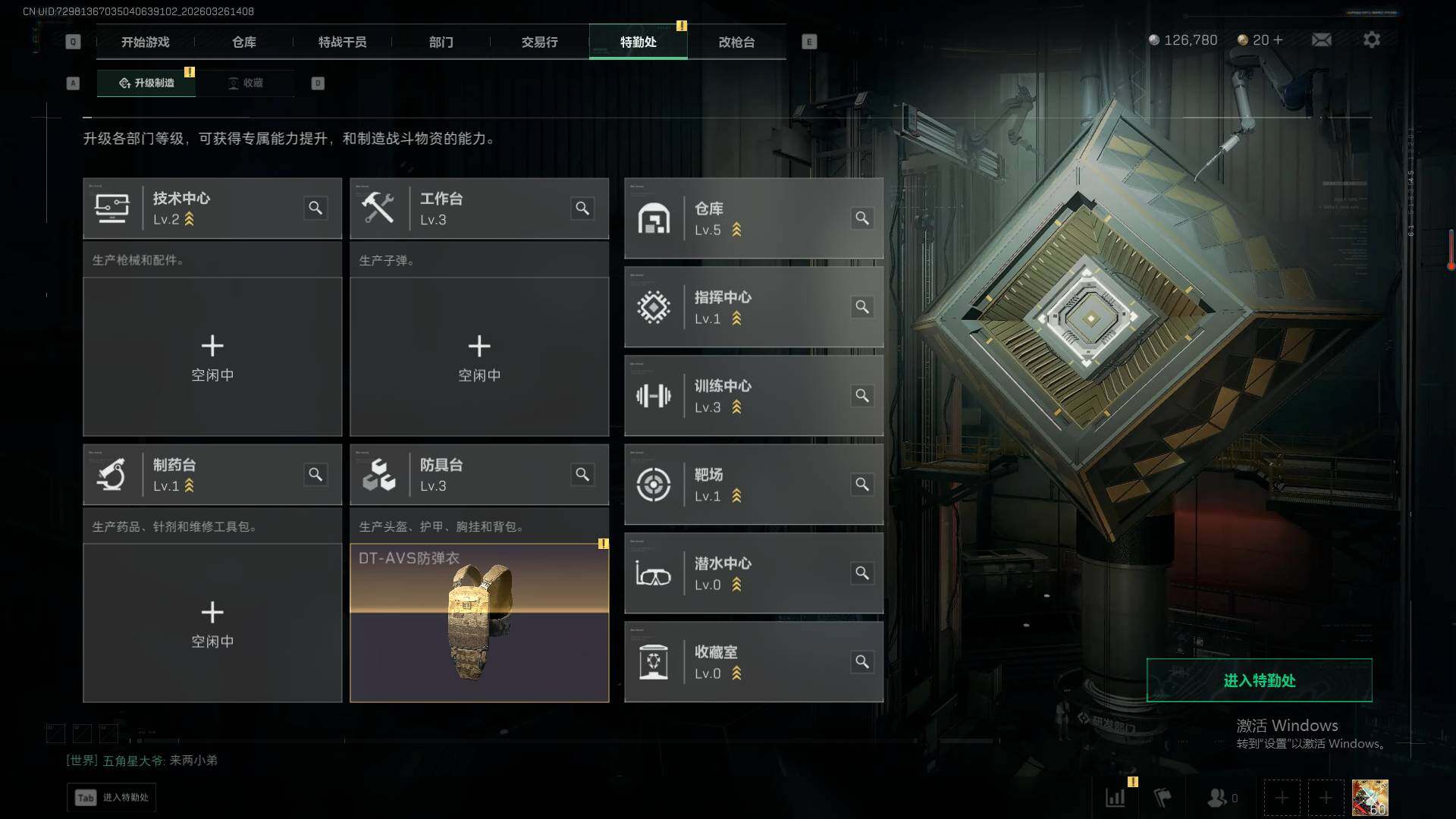Viewport: 1456px width, 819px height.
Task: Add production in 技术中心 idle slot
Action: coord(212,356)
